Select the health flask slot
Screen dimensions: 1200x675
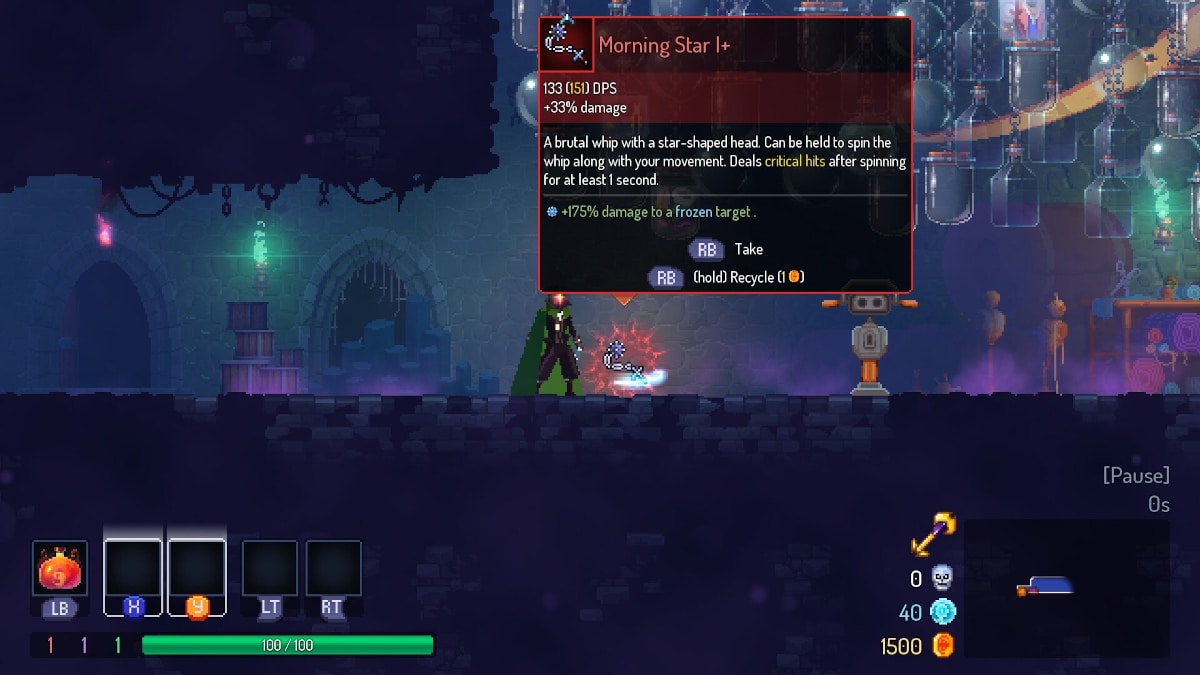point(60,569)
